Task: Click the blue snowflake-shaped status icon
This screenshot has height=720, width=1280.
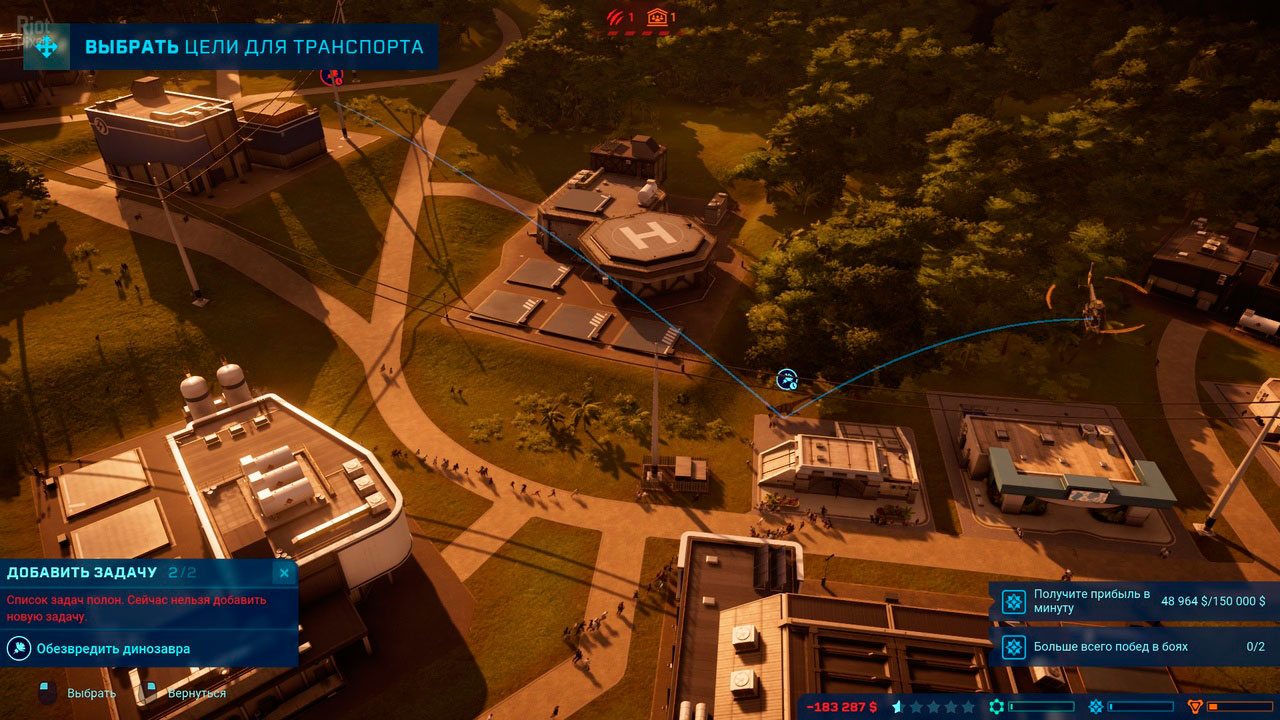Action: pyautogui.click(x=1095, y=707)
